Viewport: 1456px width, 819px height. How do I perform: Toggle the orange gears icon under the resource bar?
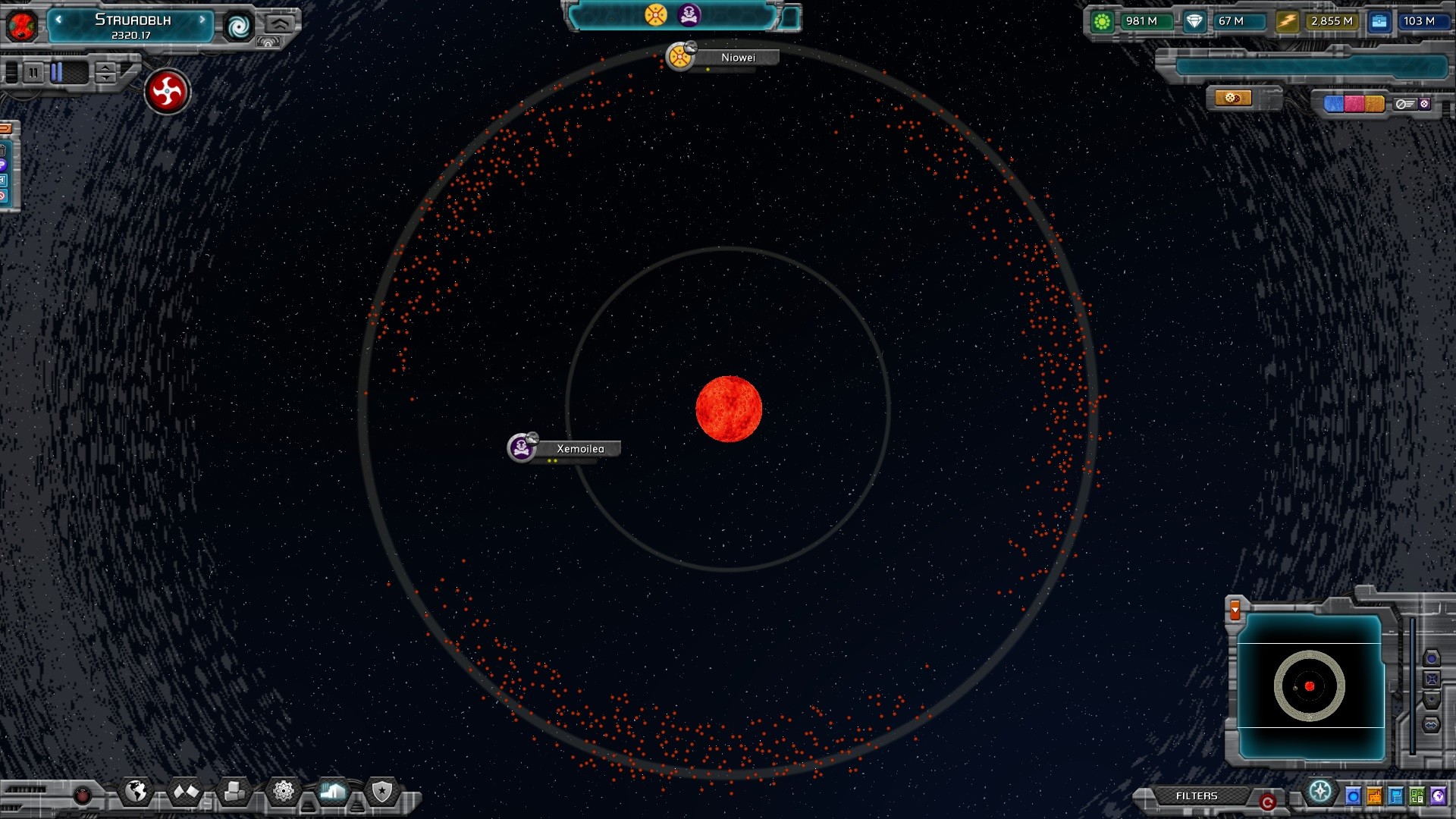(x=1235, y=98)
